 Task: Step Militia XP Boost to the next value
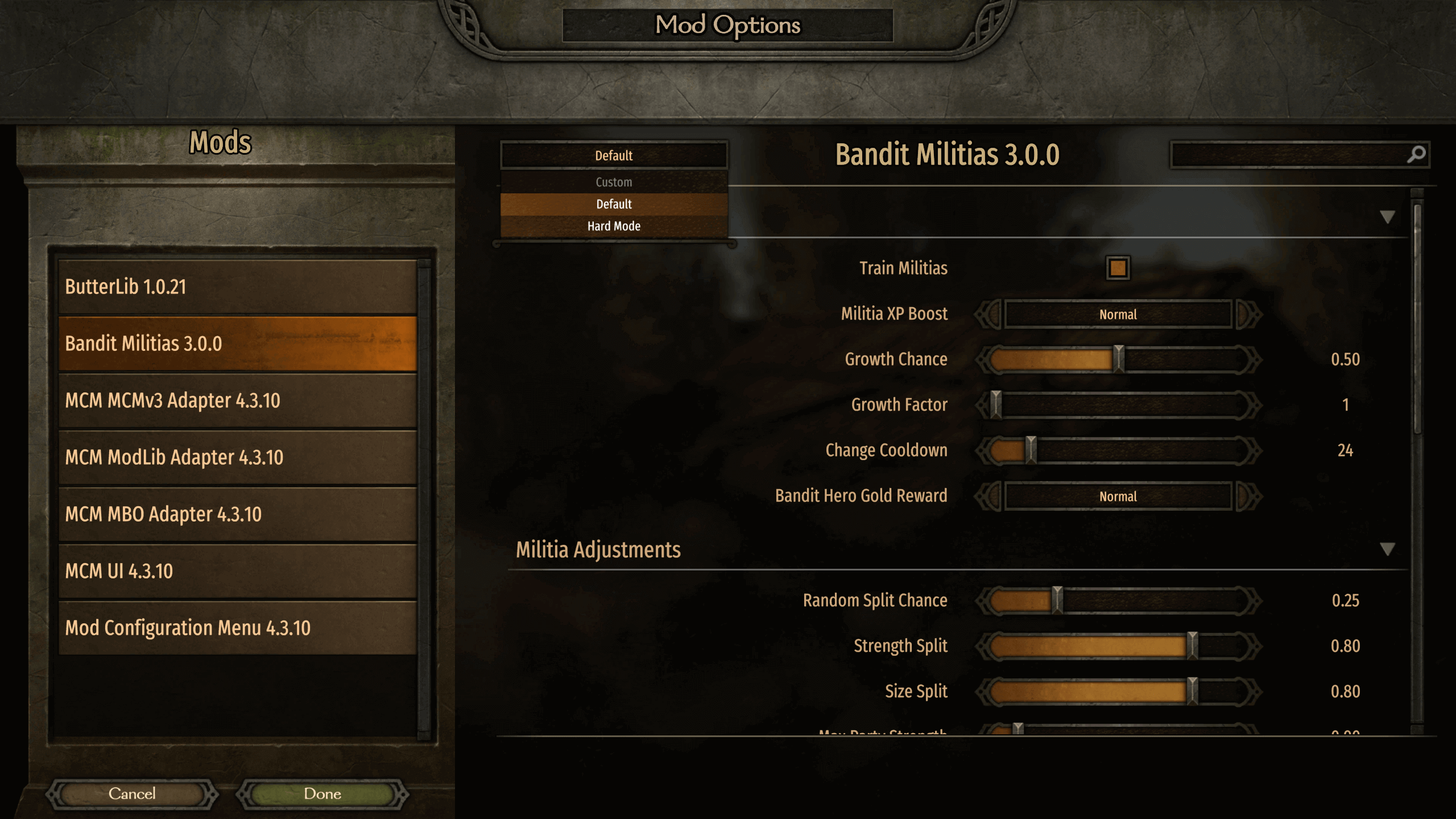[x=1248, y=314]
